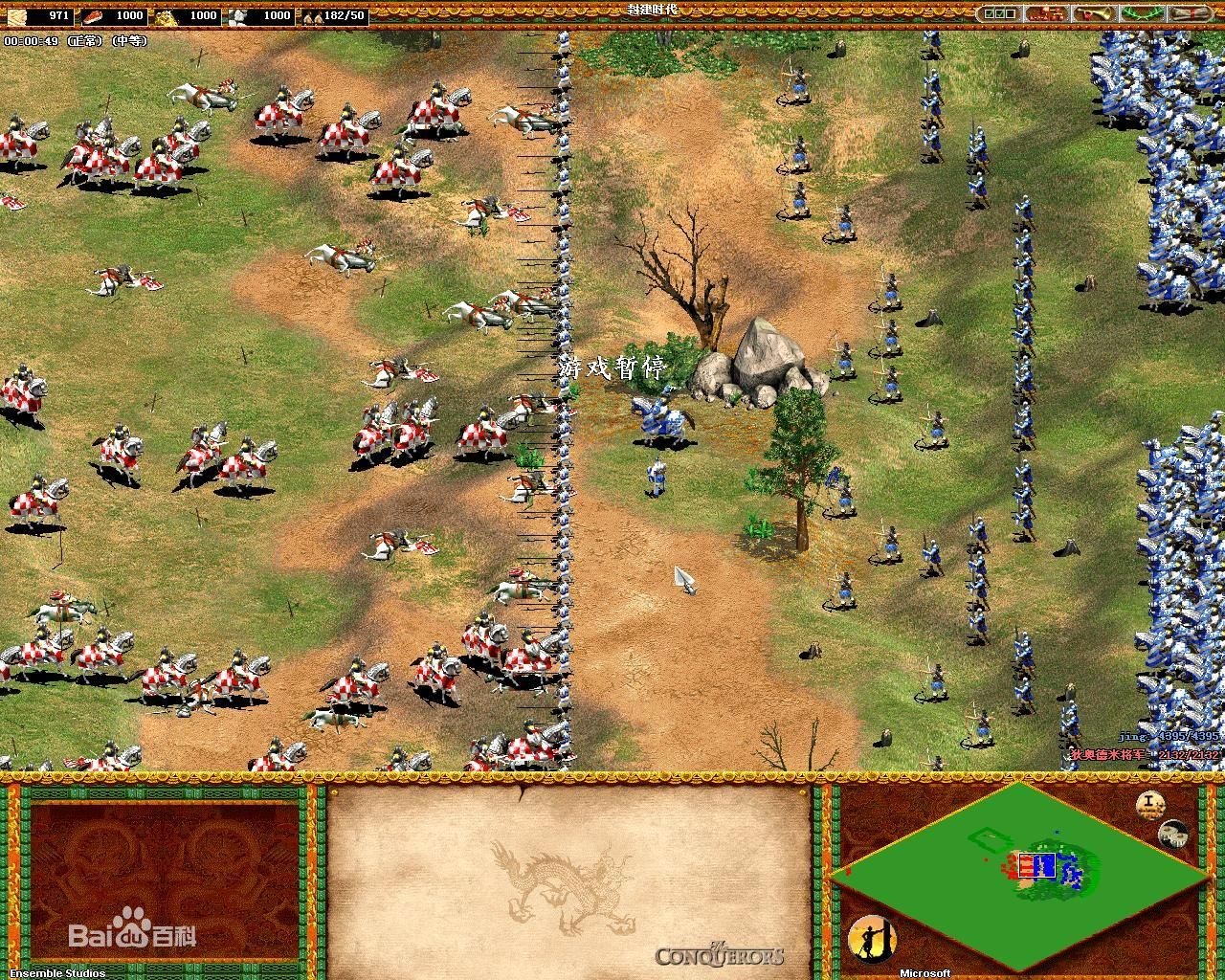1225x980 pixels.
Task: Switch minimap mode with the round button under it
Action: point(1172,835)
